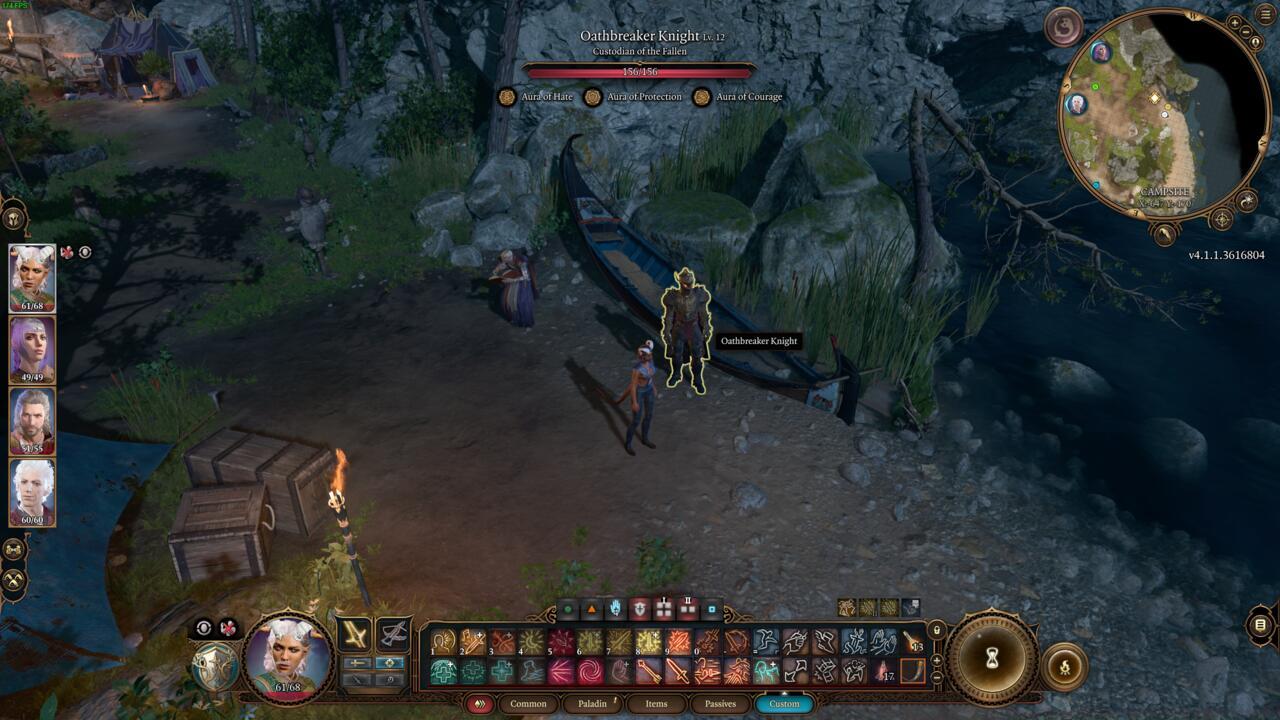Switch to the Passives hotbar tab

point(723,704)
